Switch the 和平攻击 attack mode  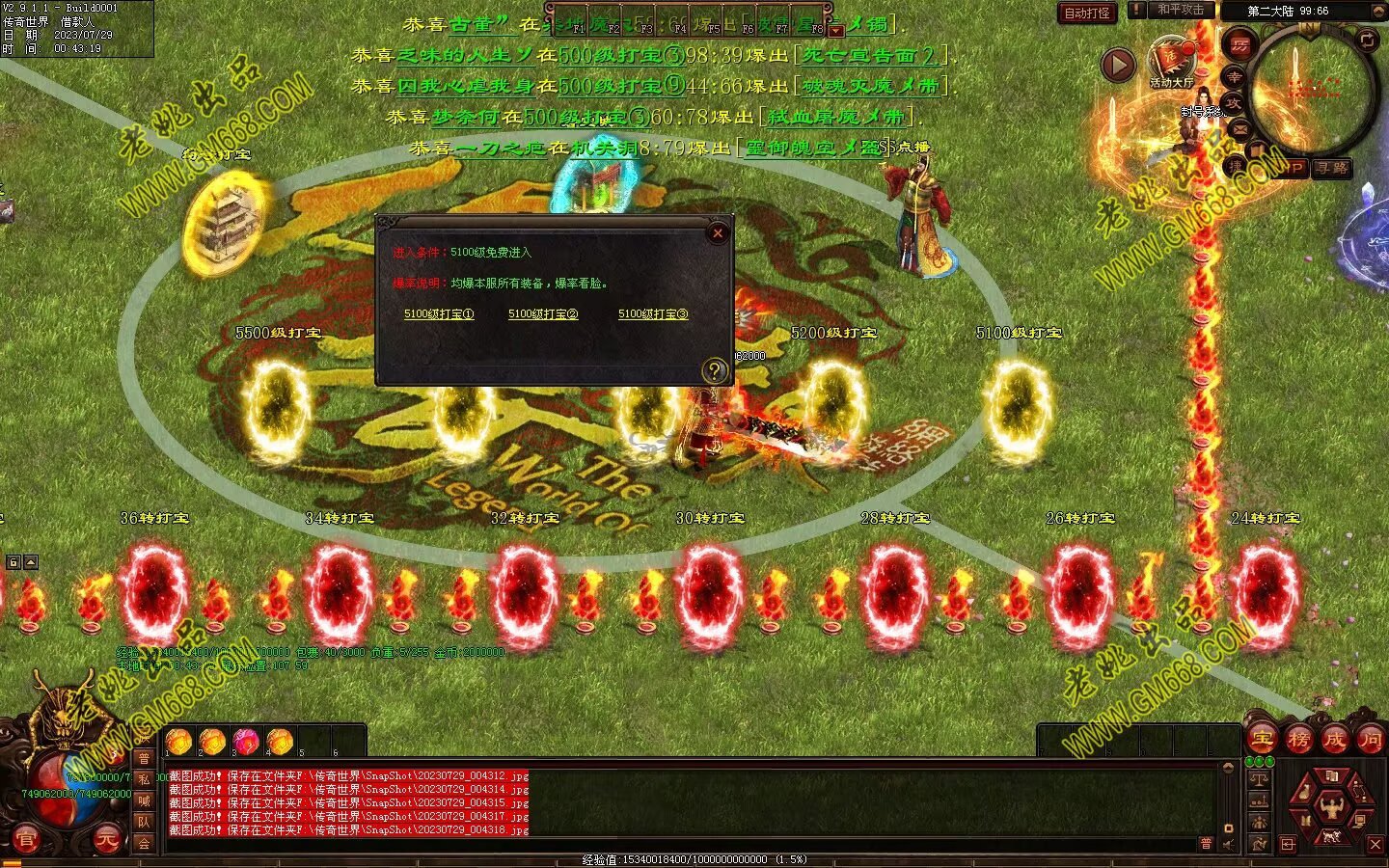pyautogui.click(x=1181, y=10)
